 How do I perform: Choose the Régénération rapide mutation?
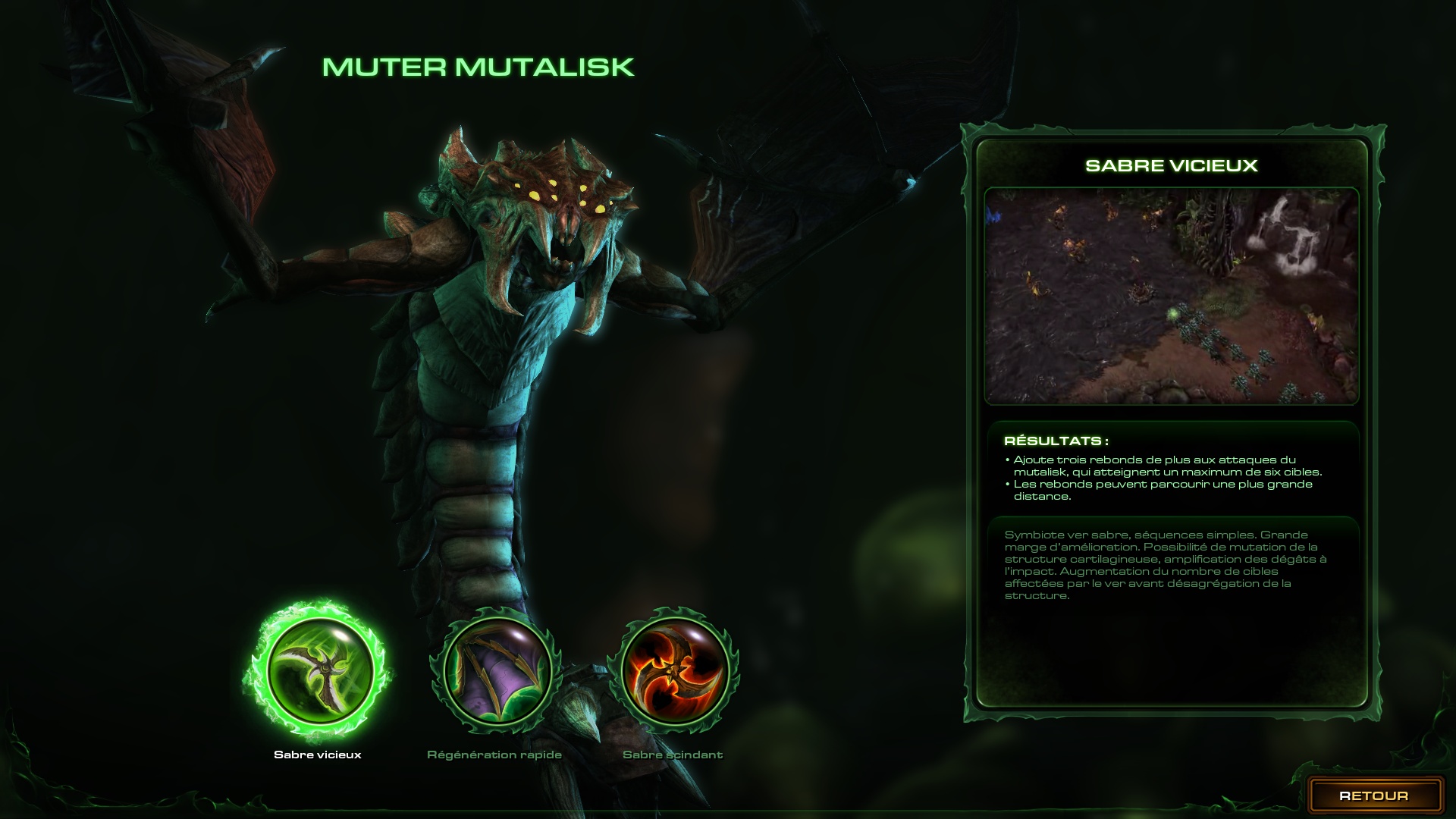point(497,670)
